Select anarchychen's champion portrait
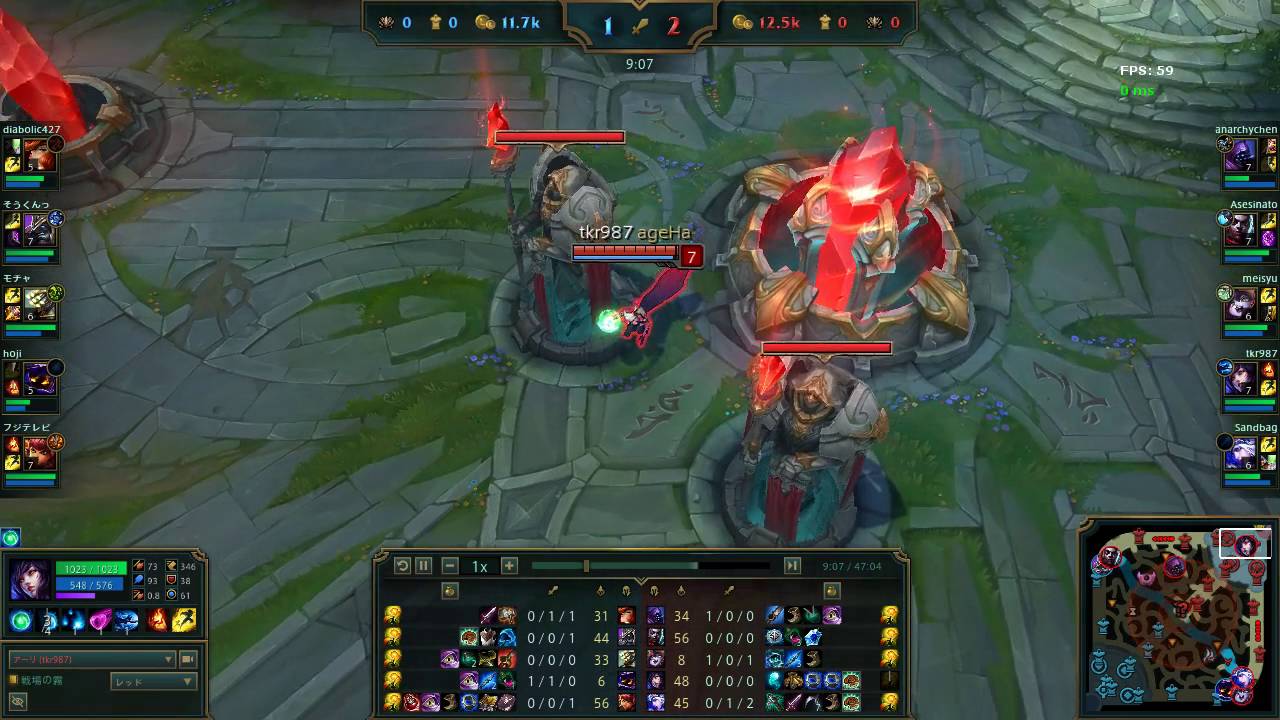The width and height of the screenshot is (1280, 720). coord(1241,156)
